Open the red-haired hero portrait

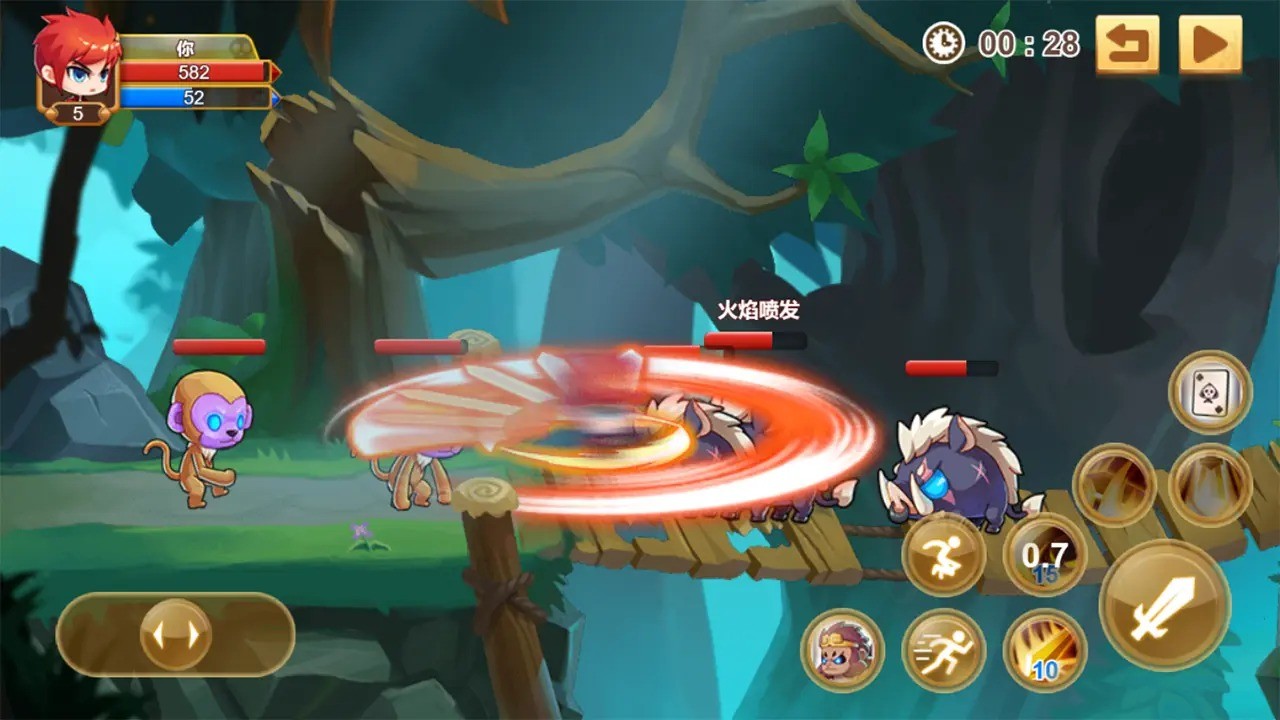pyautogui.click(x=74, y=60)
